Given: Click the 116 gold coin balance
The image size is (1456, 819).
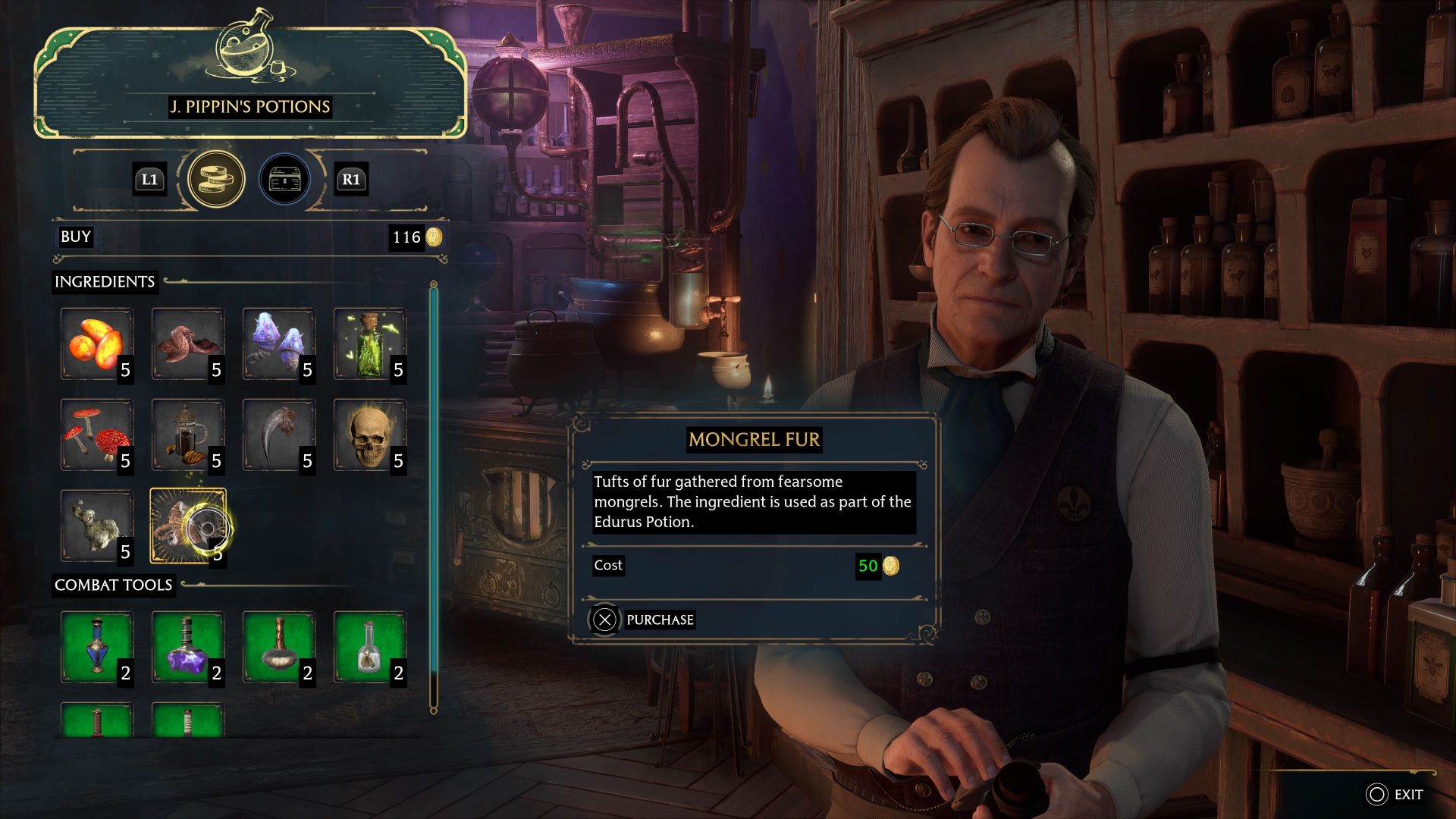Looking at the screenshot, I should (x=416, y=237).
